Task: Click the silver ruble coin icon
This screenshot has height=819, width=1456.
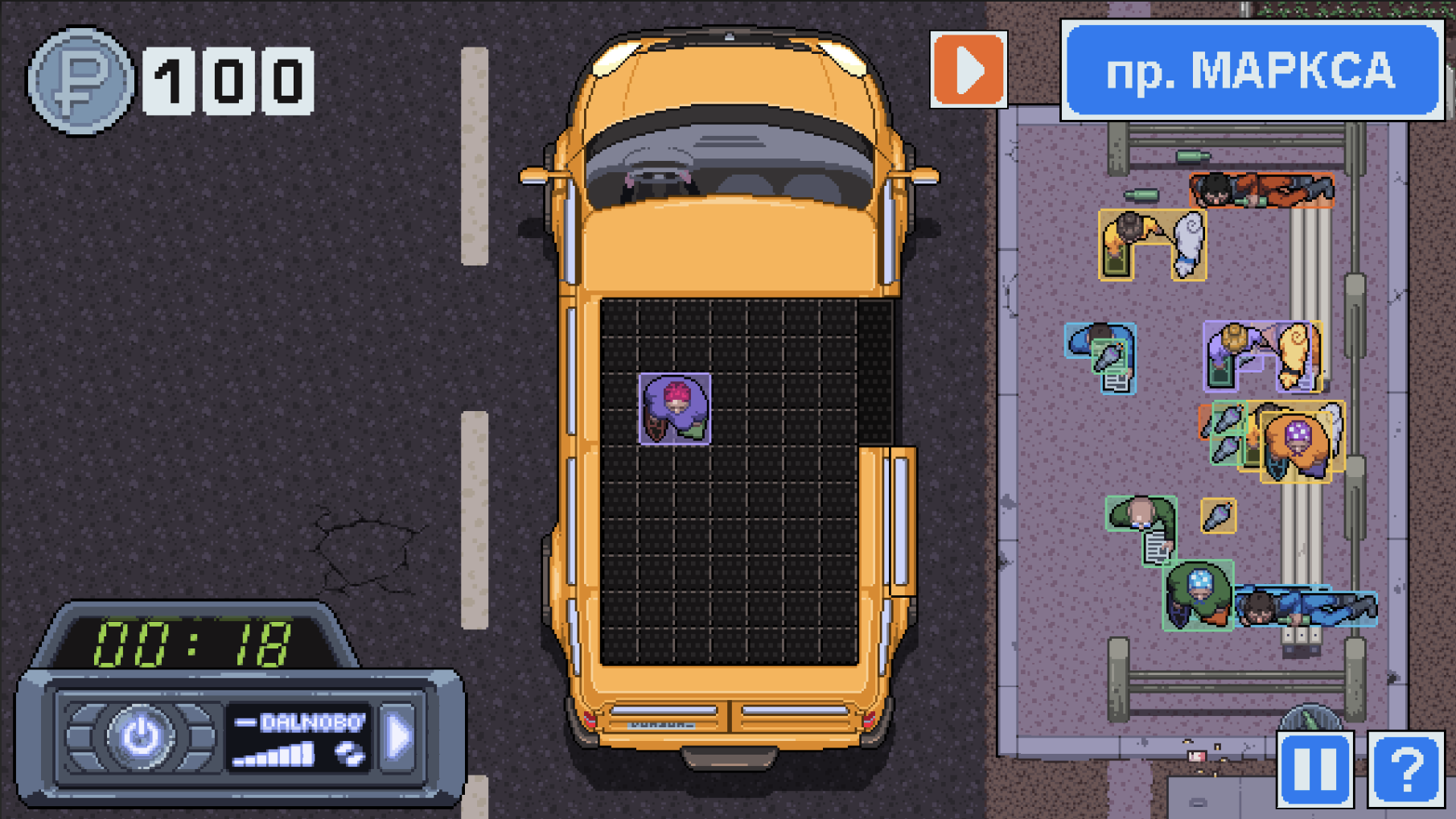Action: [x=80, y=80]
